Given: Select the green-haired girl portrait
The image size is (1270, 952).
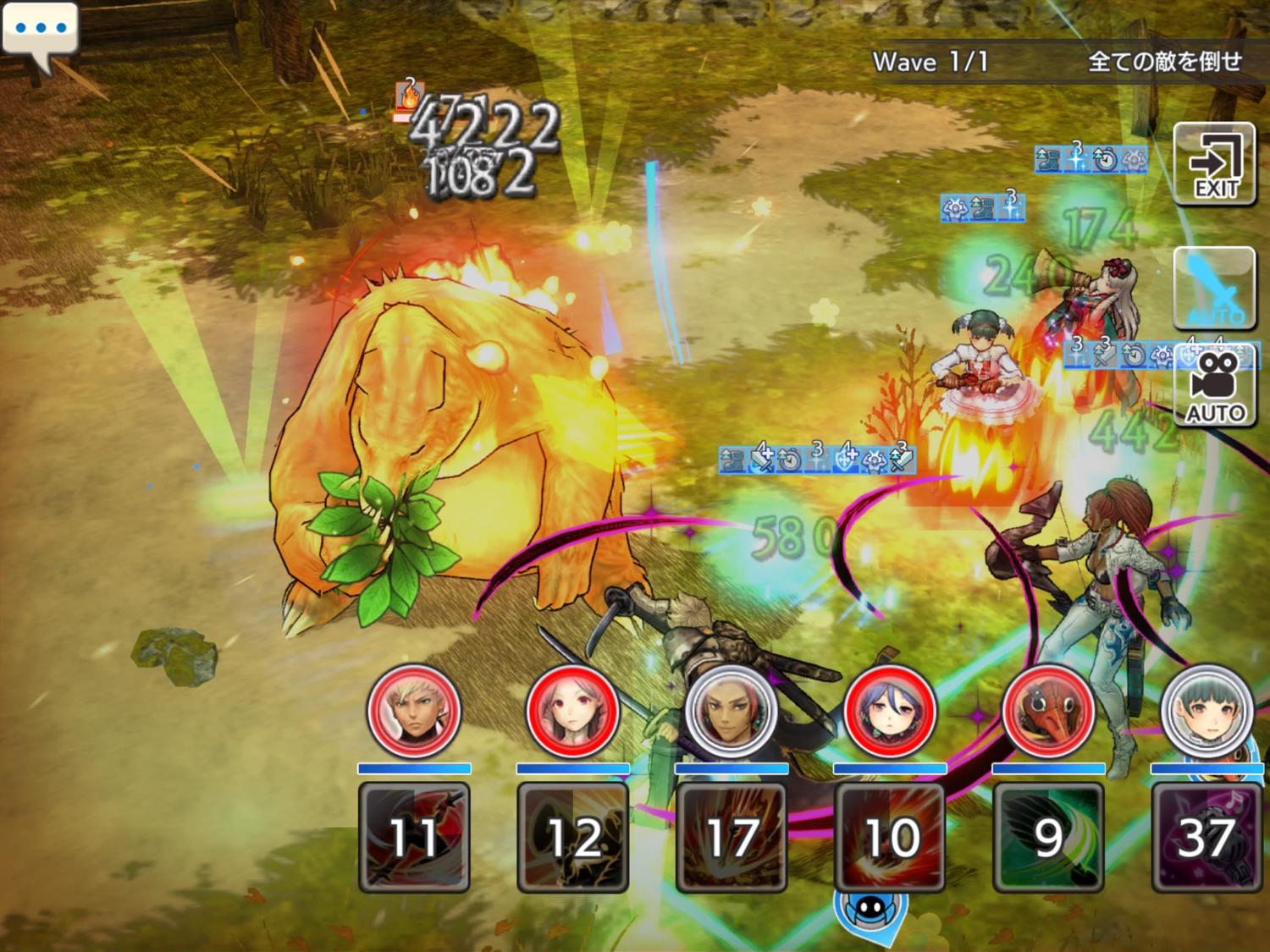Looking at the screenshot, I should pyautogui.click(x=1206, y=710).
